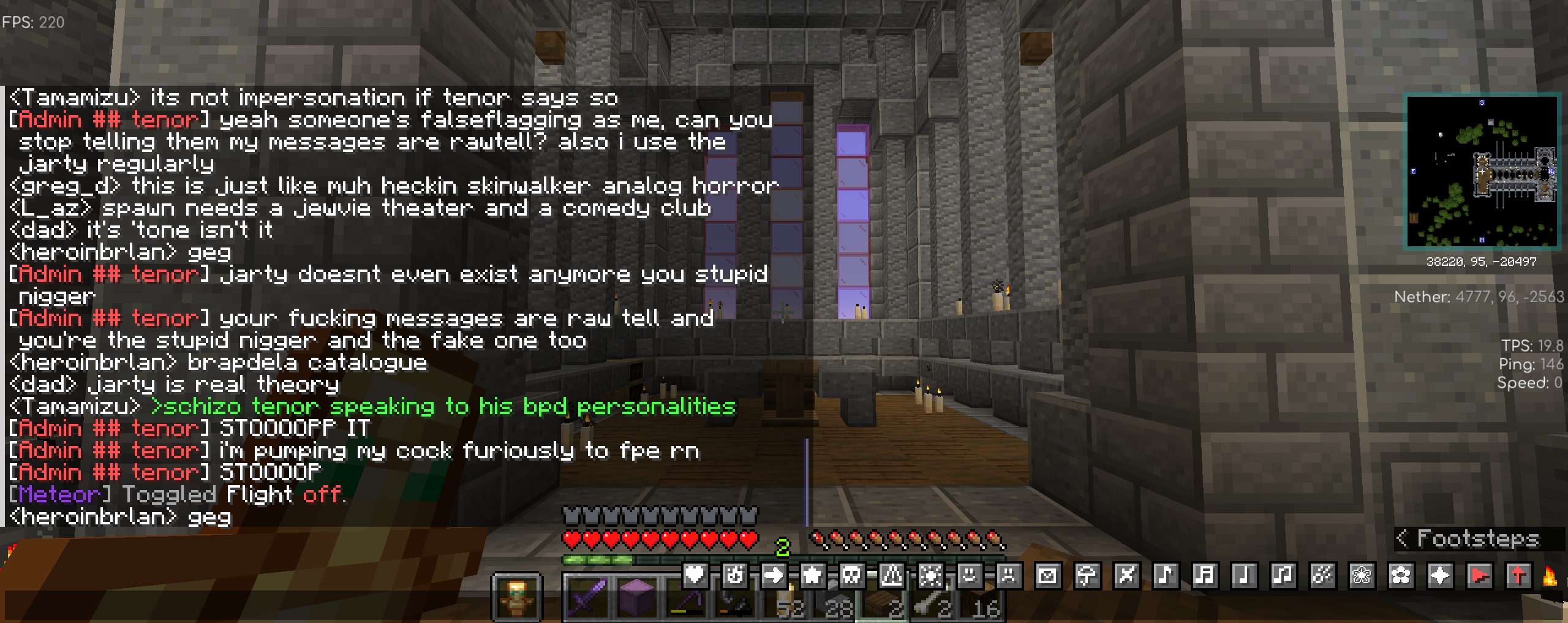The image size is (1568, 623).
Task: Click the Footsteps label back arrow
Action: tap(1401, 538)
